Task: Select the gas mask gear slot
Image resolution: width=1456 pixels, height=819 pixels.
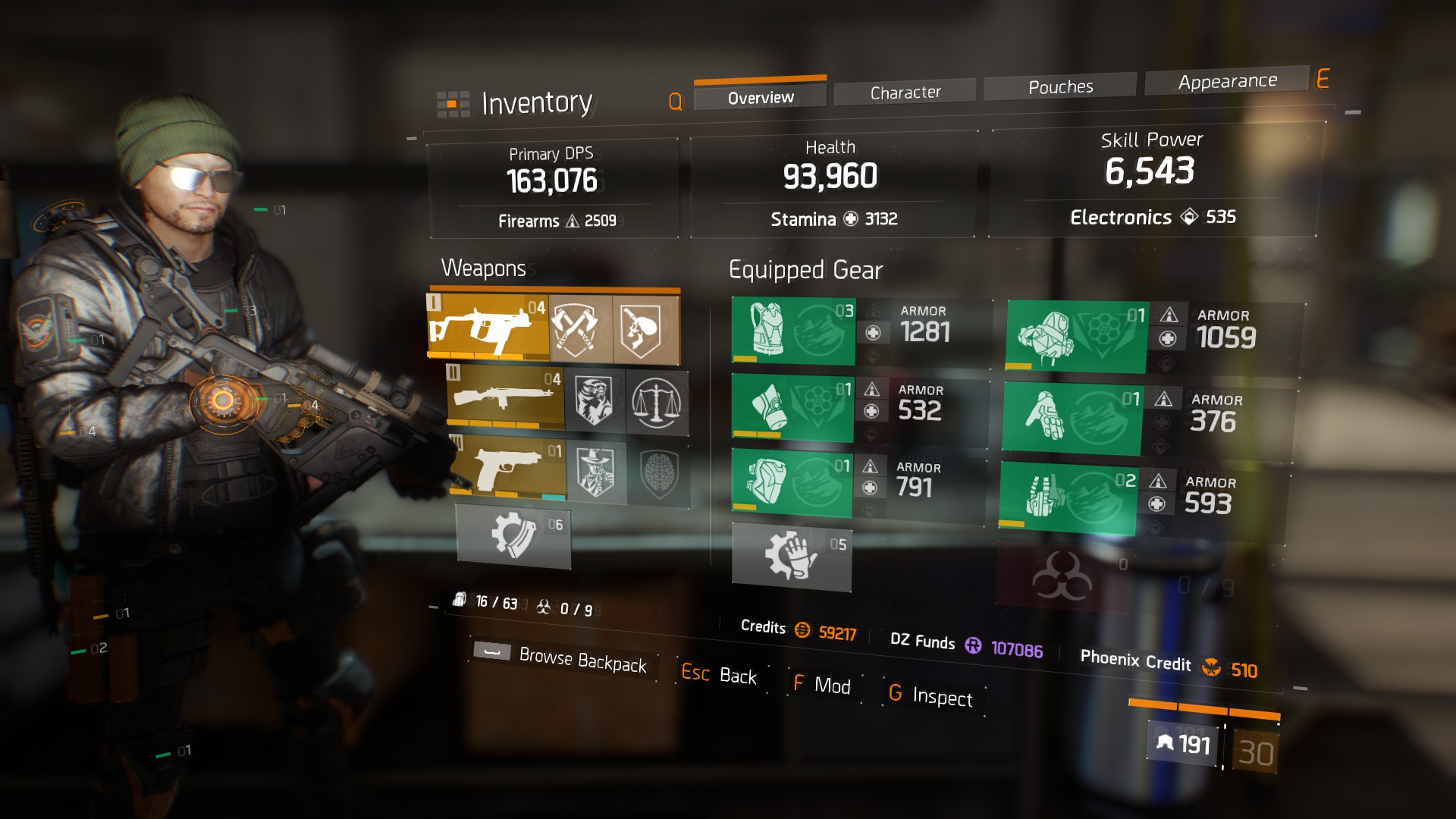Action: click(x=792, y=407)
